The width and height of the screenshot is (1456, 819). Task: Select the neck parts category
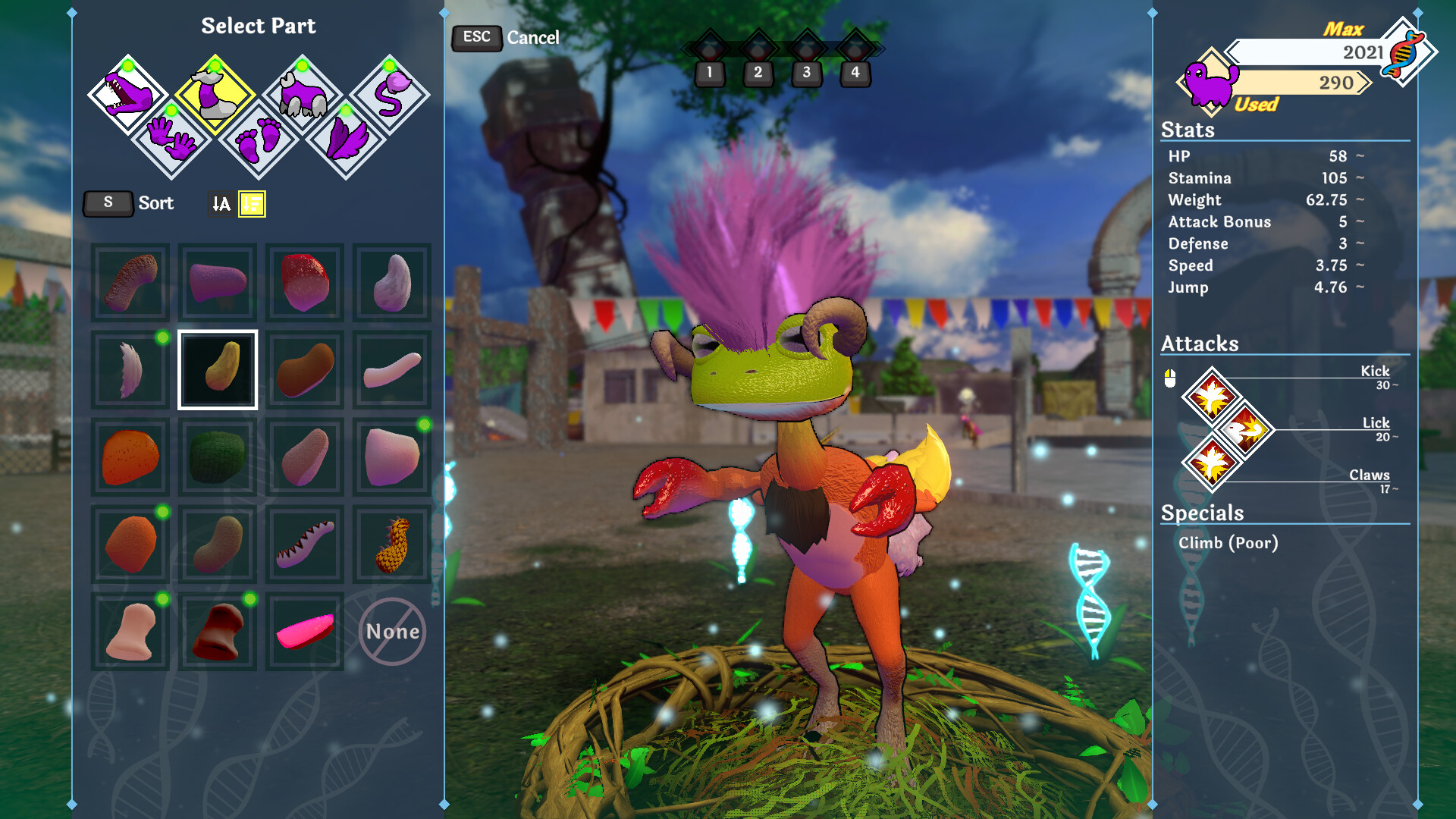coord(215,95)
